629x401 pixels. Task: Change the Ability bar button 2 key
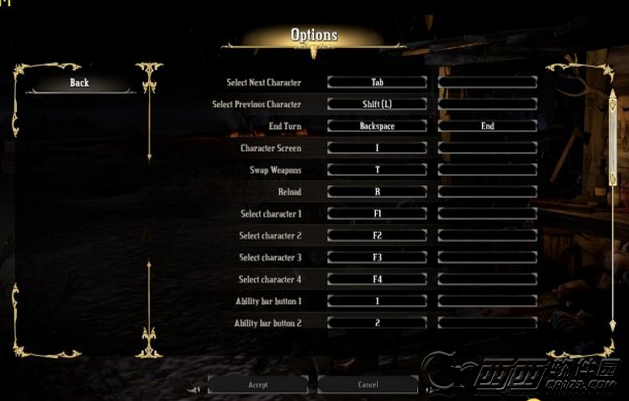point(377,324)
